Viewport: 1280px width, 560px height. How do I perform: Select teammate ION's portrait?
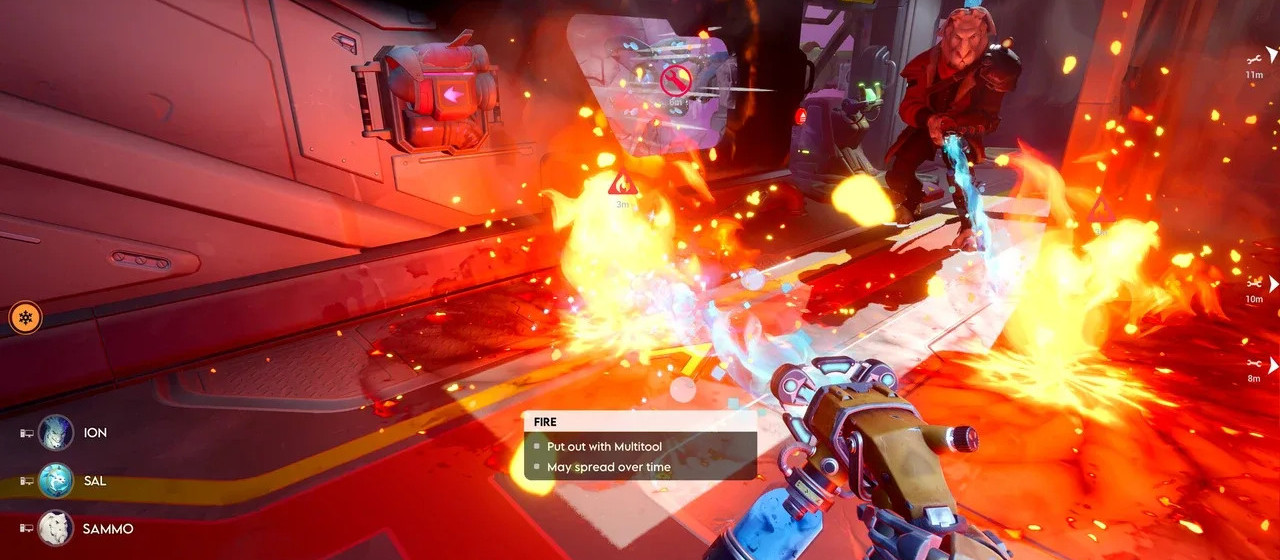(56, 433)
